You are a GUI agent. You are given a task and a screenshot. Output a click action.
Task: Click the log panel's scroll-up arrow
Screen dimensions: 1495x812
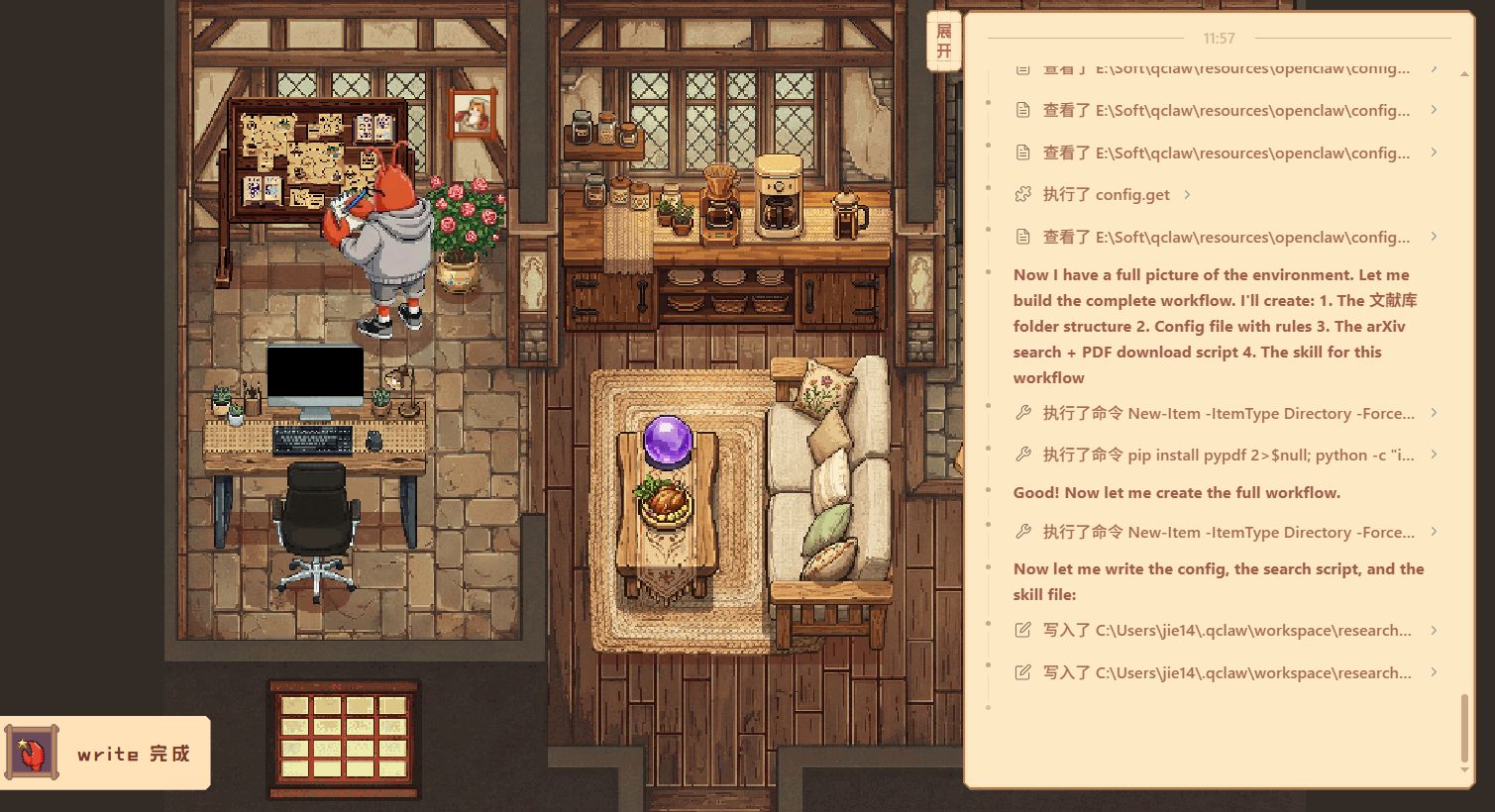[1464, 74]
